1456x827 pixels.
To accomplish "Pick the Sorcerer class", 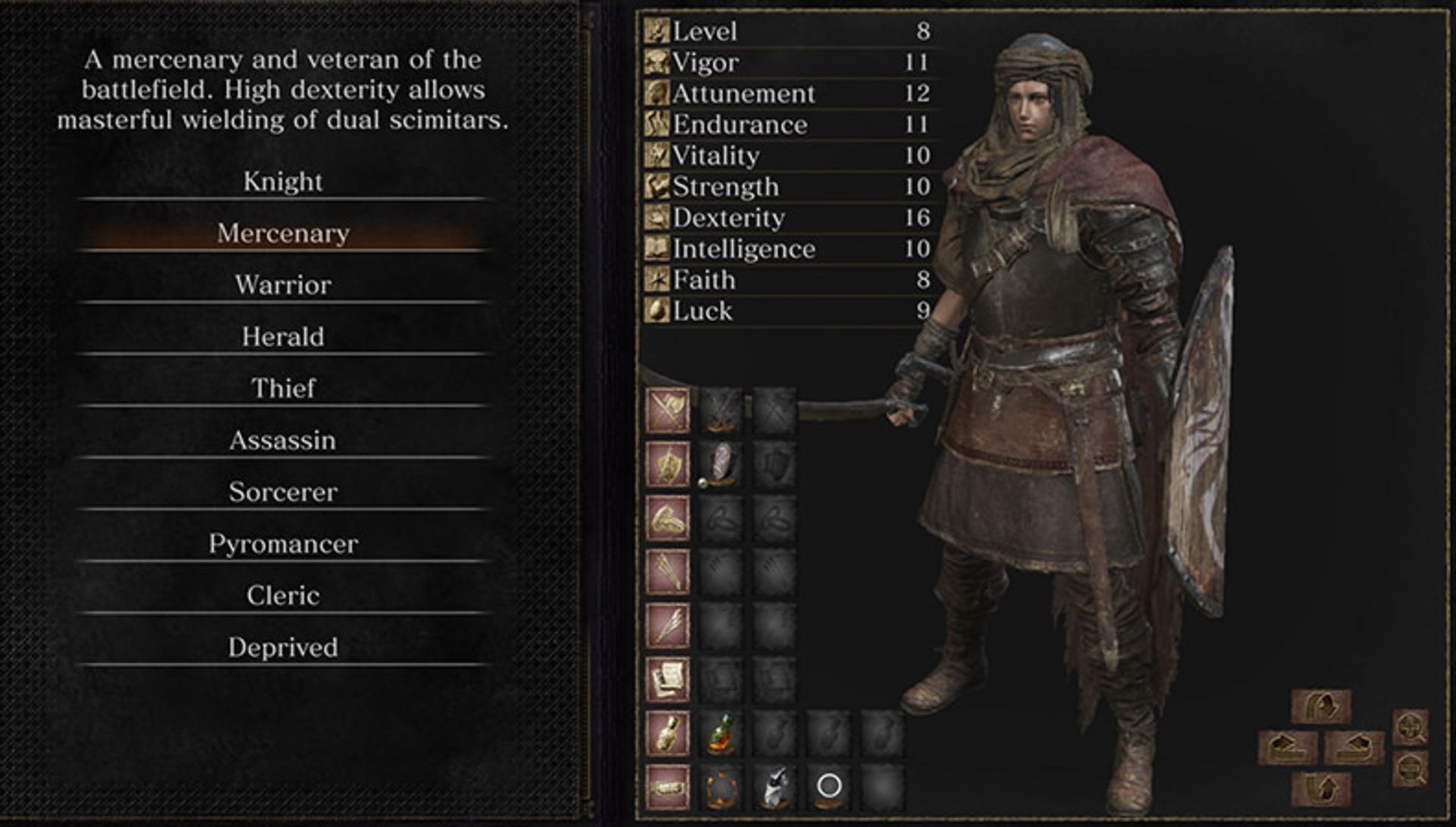I will point(283,492).
